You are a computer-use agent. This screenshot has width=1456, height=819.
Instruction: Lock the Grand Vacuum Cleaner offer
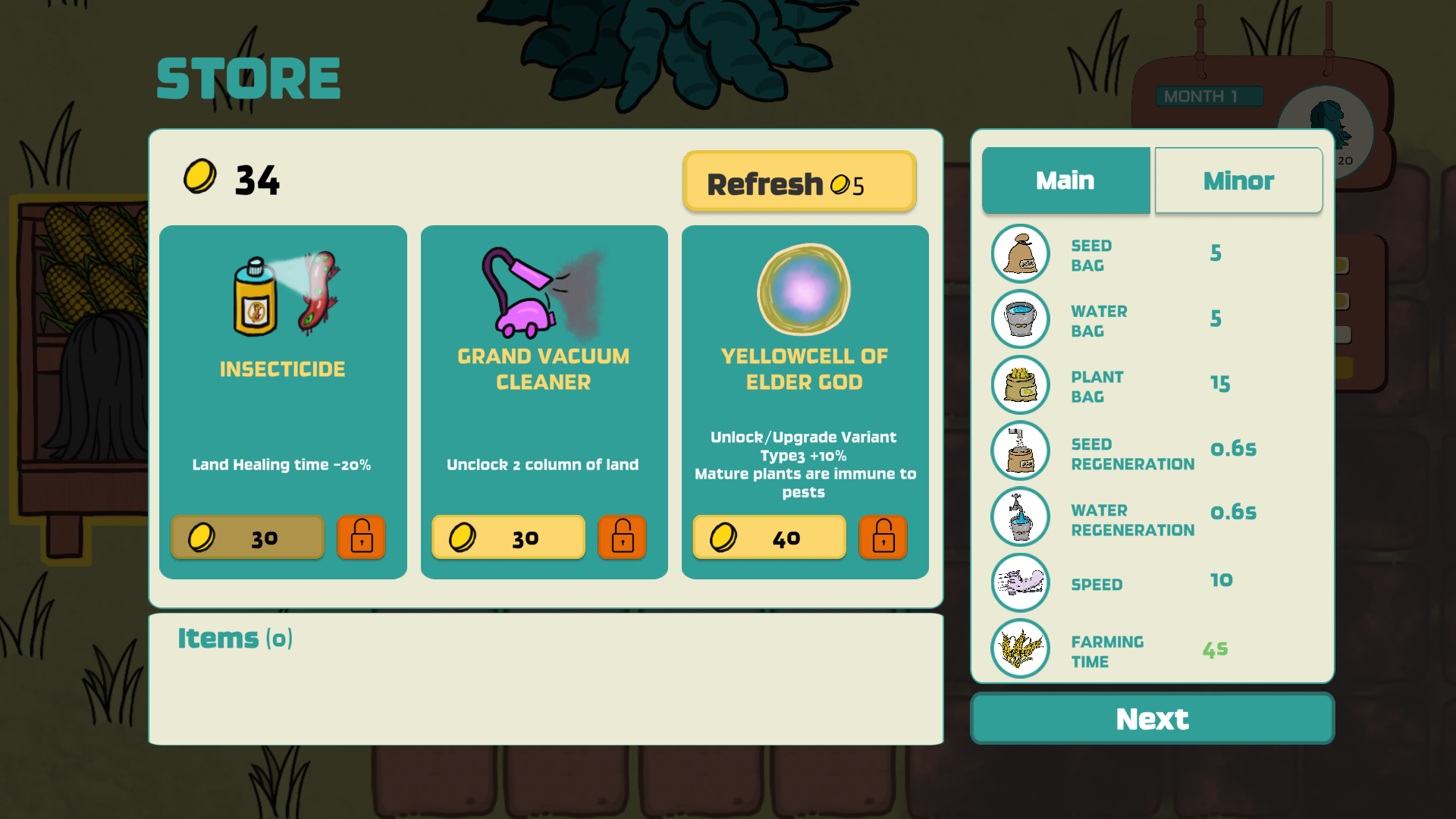click(622, 538)
